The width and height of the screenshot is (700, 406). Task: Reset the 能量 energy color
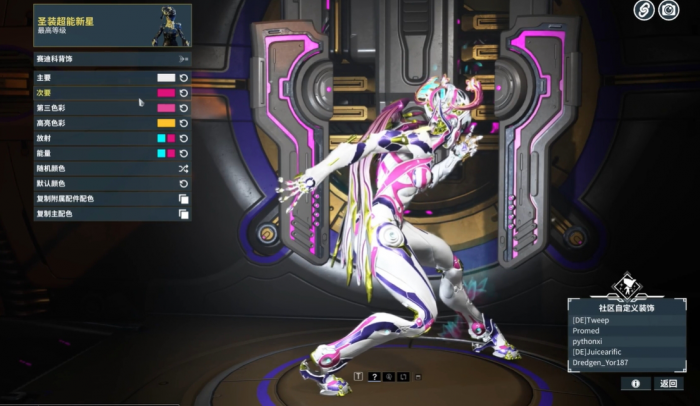point(184,153)
